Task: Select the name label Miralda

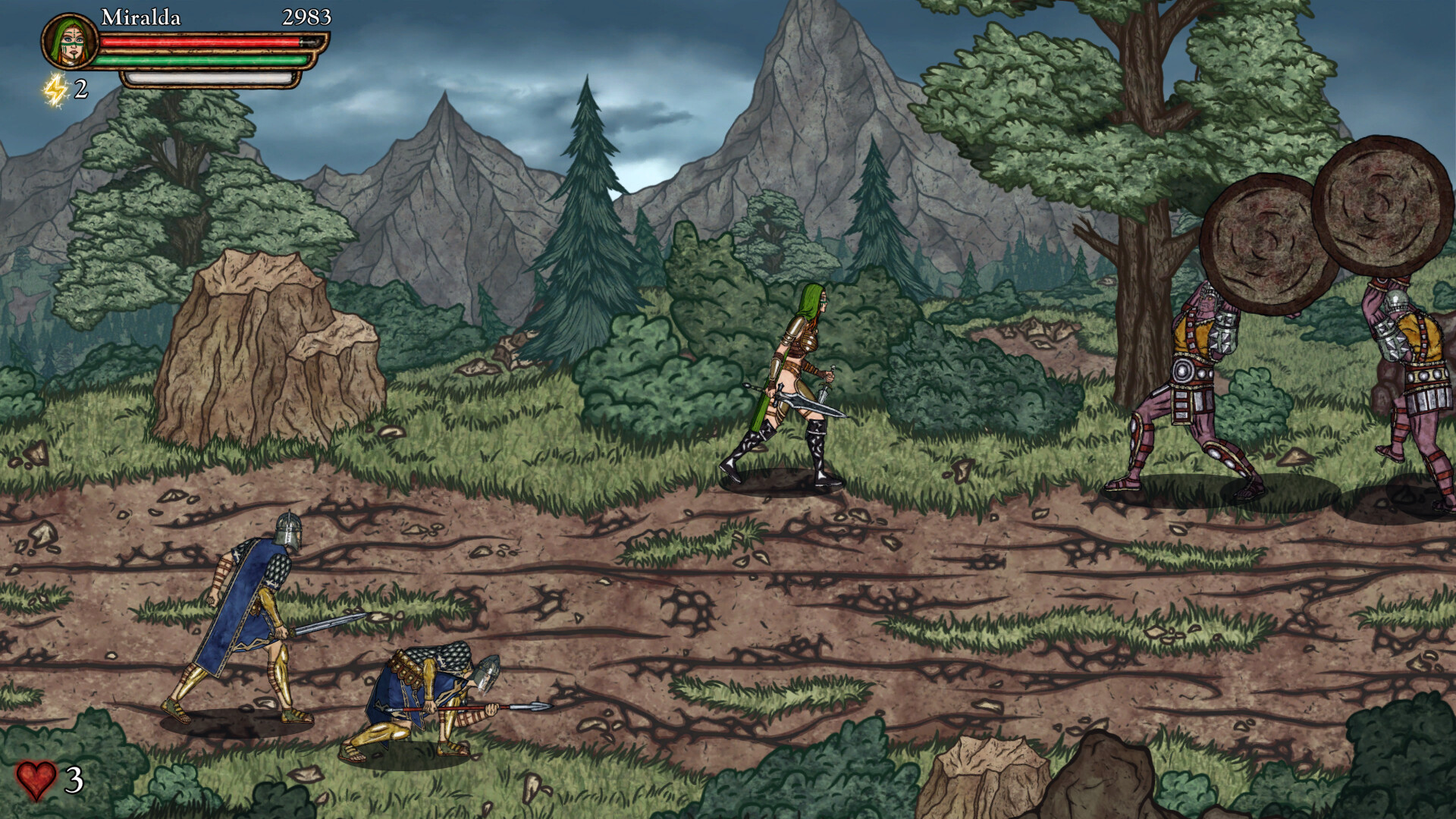Action: pyautogui.click(x=143, y=17)
